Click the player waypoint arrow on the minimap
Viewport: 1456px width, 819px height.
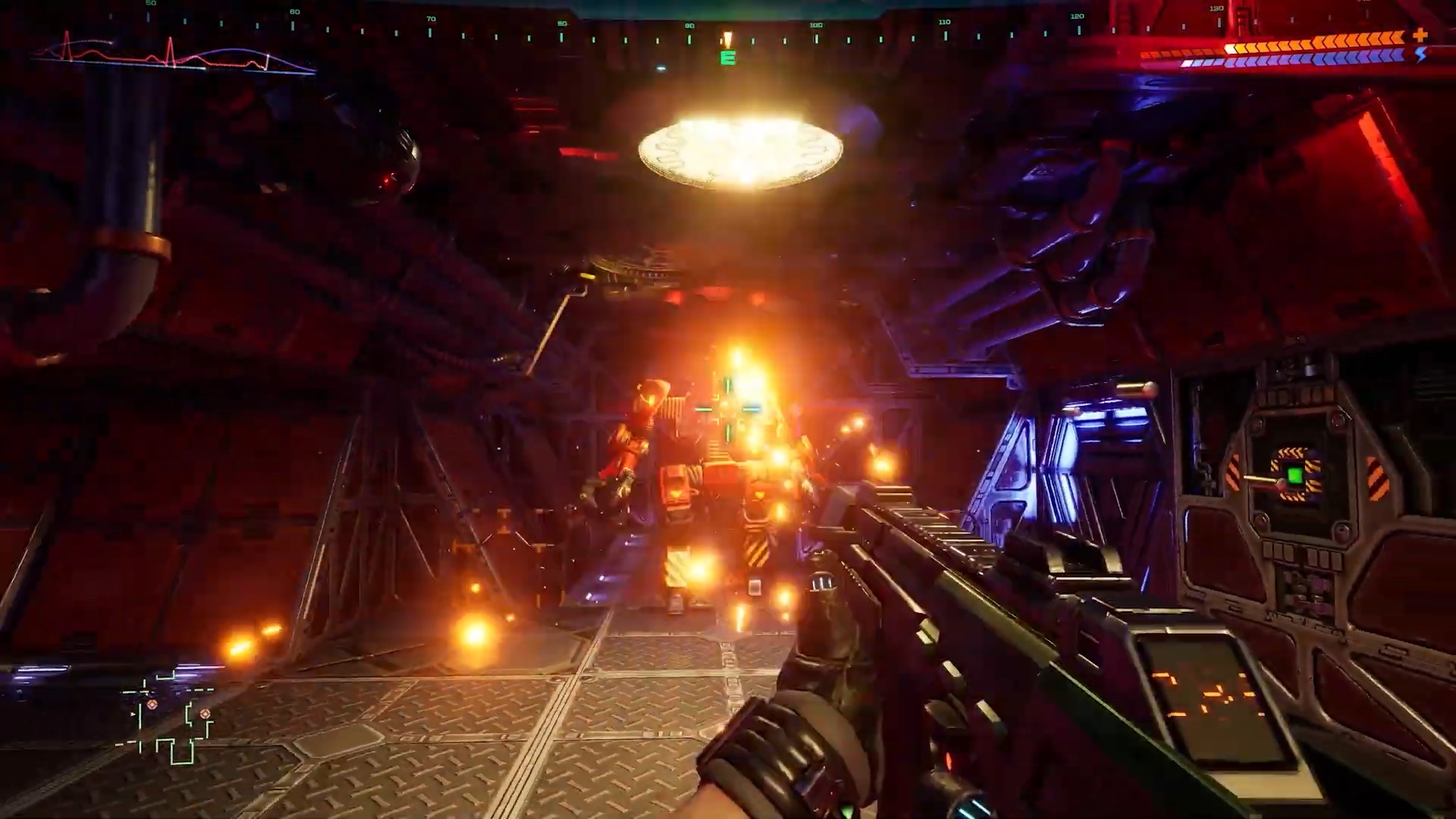(133, 714)
